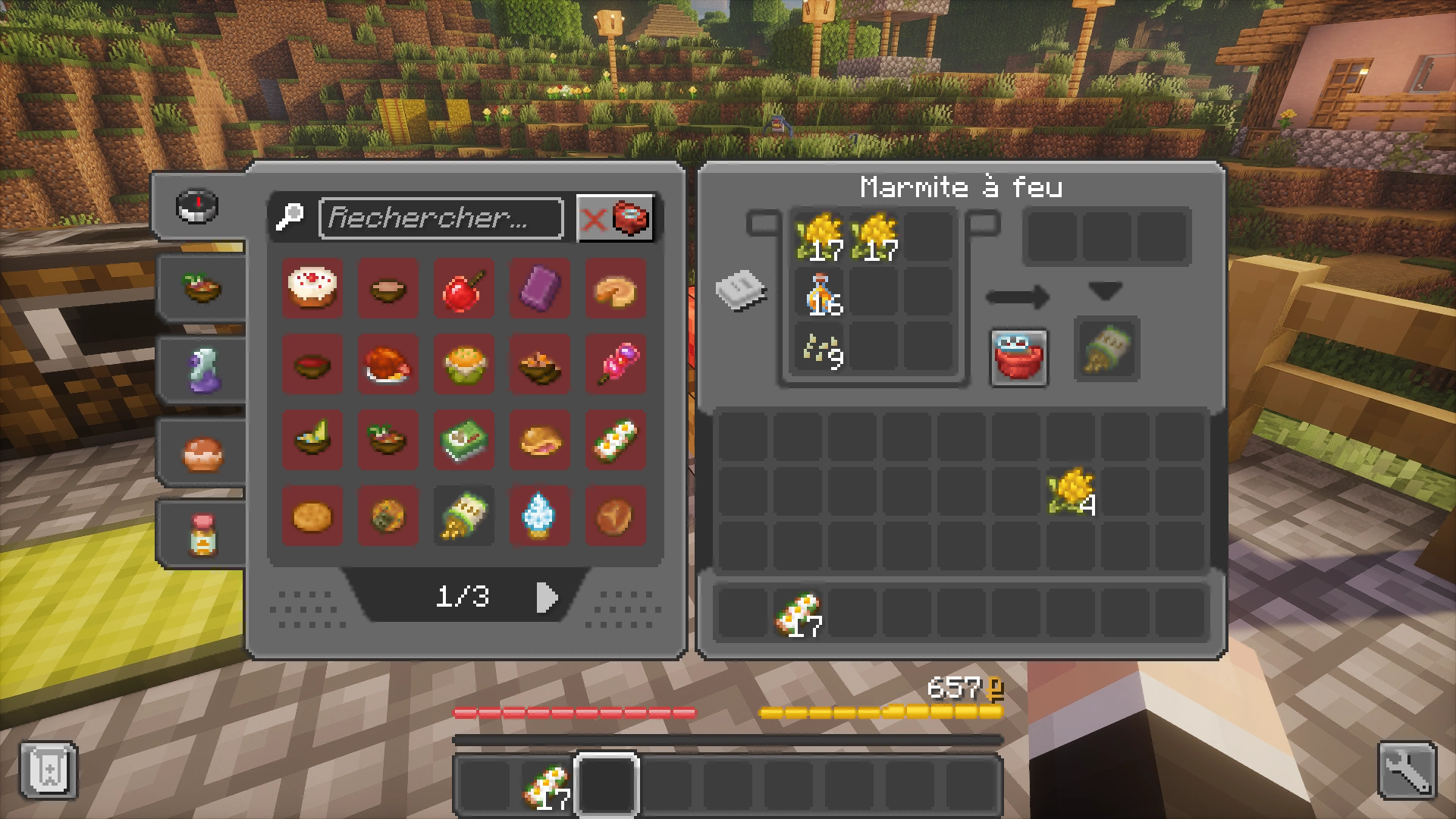Select the compass icon above the sidebar tabs
Viewport: 1456px width, 819px height.
[196, 207]
